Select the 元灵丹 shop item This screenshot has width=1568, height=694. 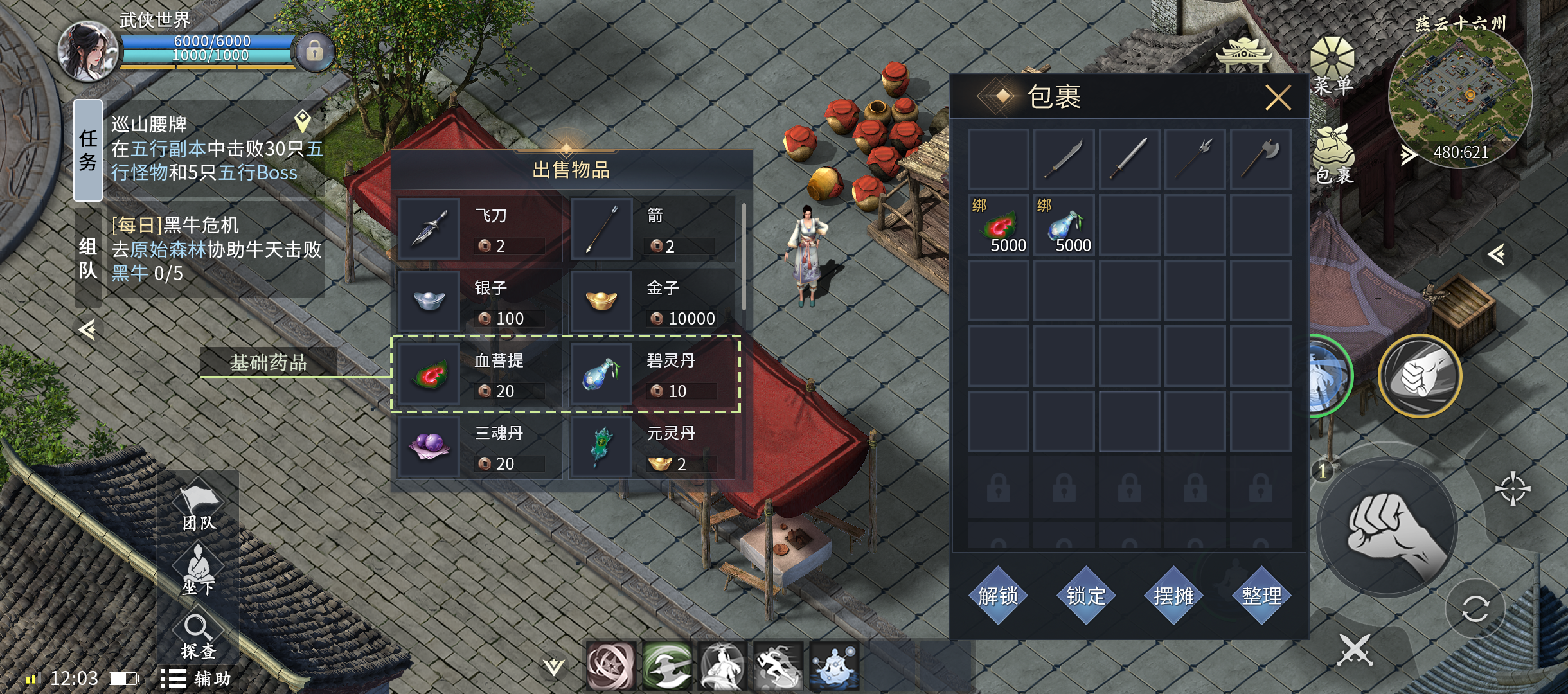(652, 447)
